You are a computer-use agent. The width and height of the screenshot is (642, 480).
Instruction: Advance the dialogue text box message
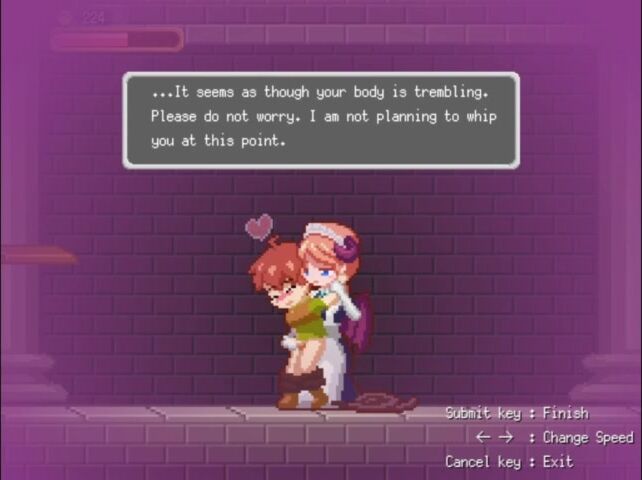point(321,119)
